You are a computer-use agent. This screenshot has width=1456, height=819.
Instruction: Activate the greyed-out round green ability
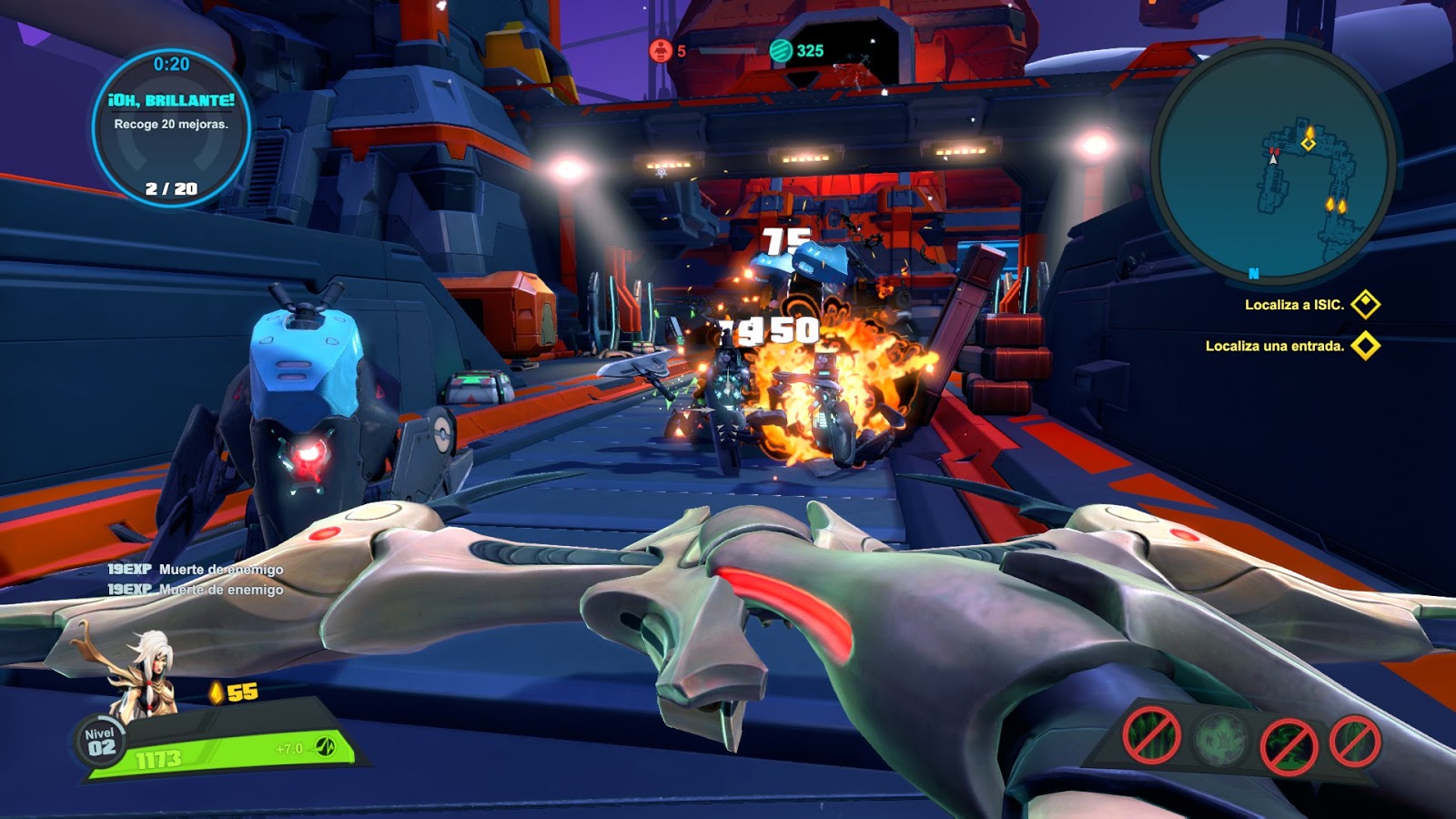(x=1219, y=739)
